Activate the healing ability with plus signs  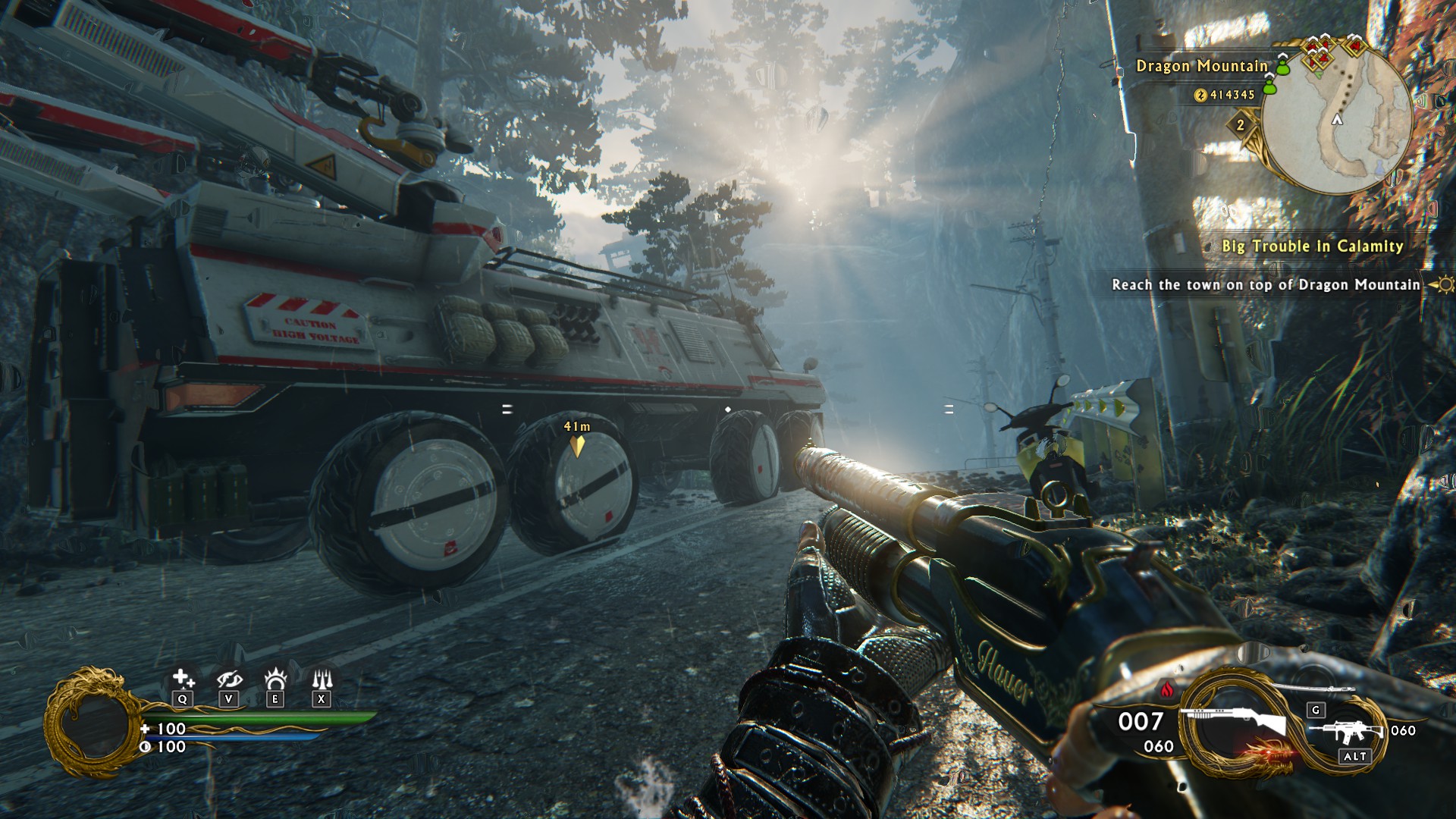183,679
